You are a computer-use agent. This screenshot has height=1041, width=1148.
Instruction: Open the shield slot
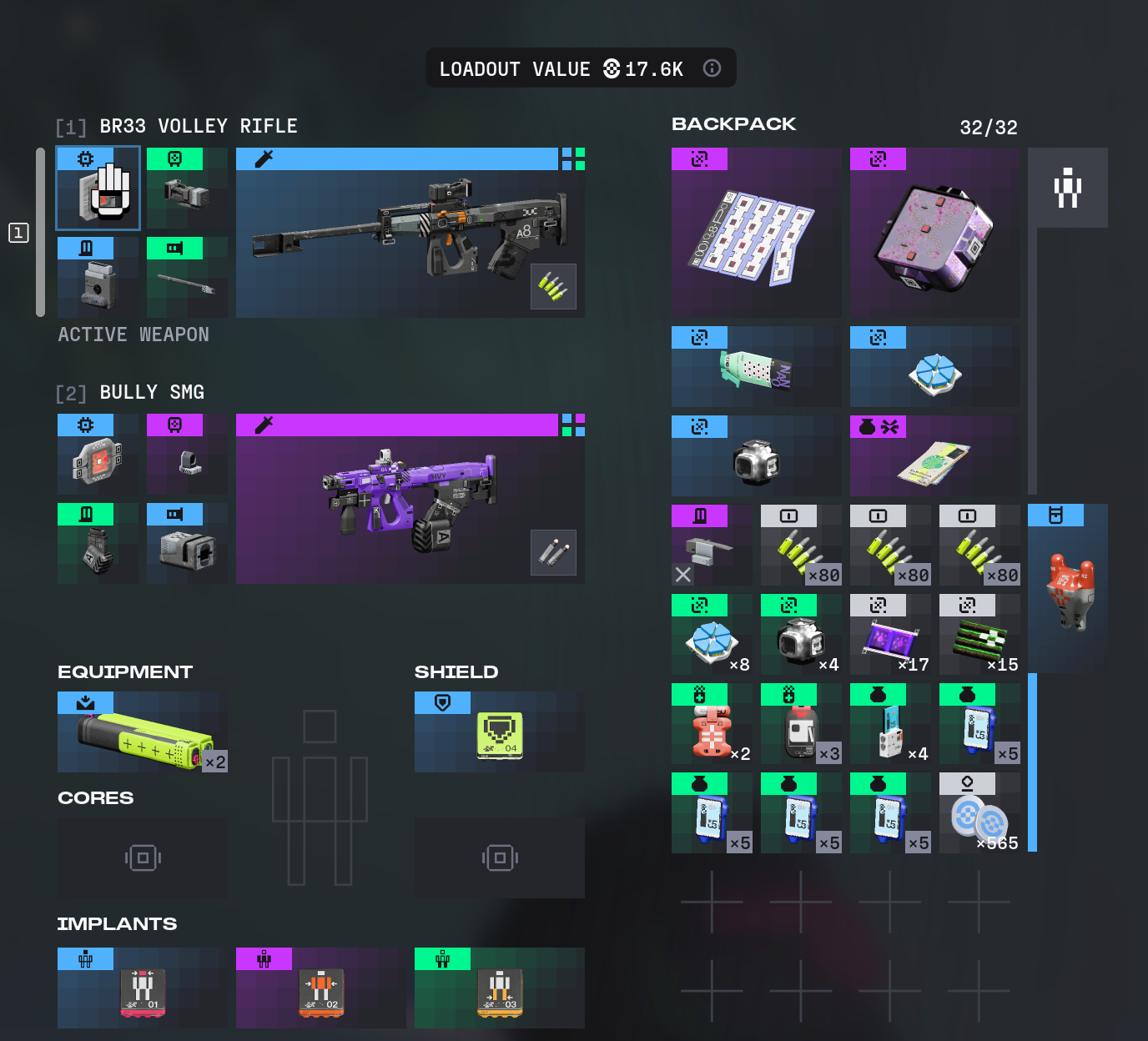point(499,732)
